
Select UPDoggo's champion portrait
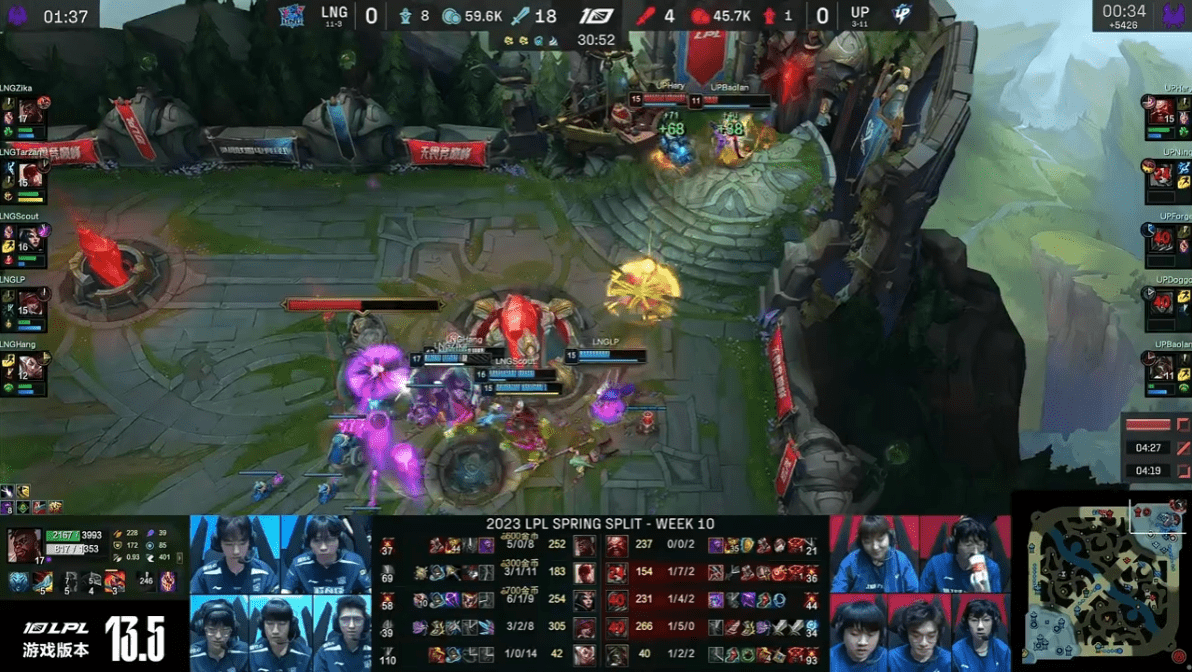click(x=1161, y=303)
